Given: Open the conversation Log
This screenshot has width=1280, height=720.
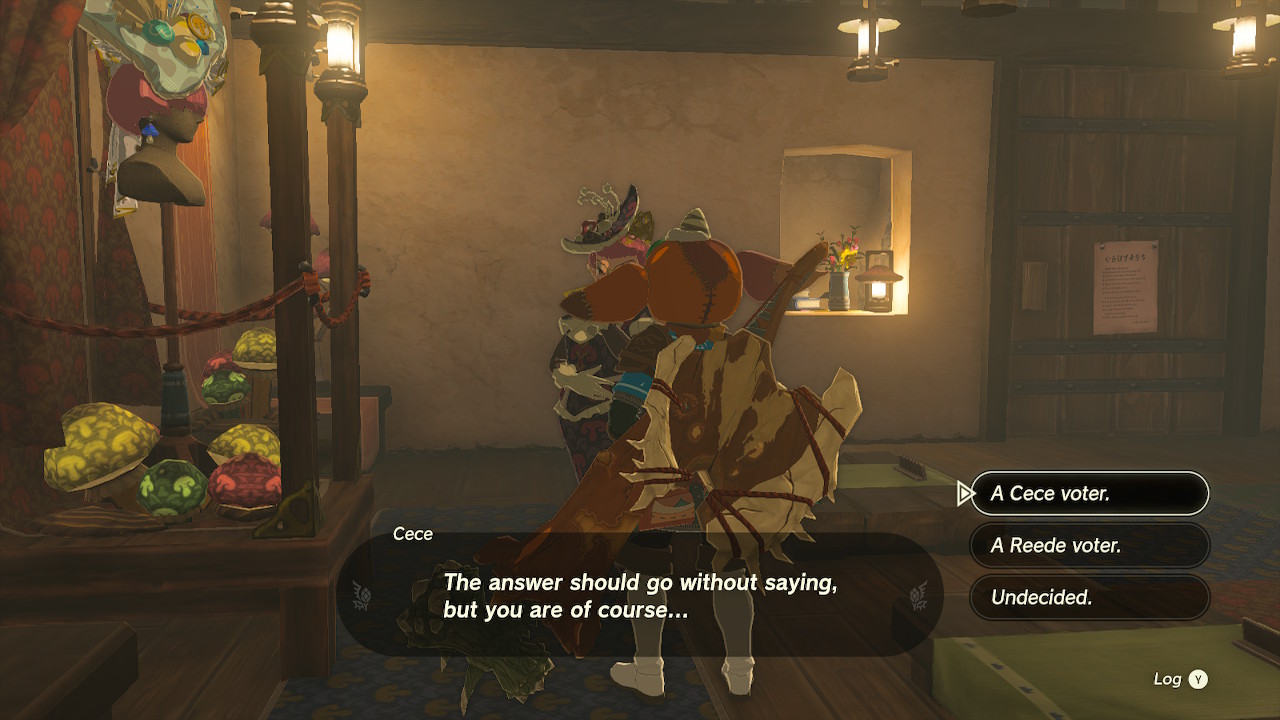Looking at the screenshot, I should tap(1167, 678).
